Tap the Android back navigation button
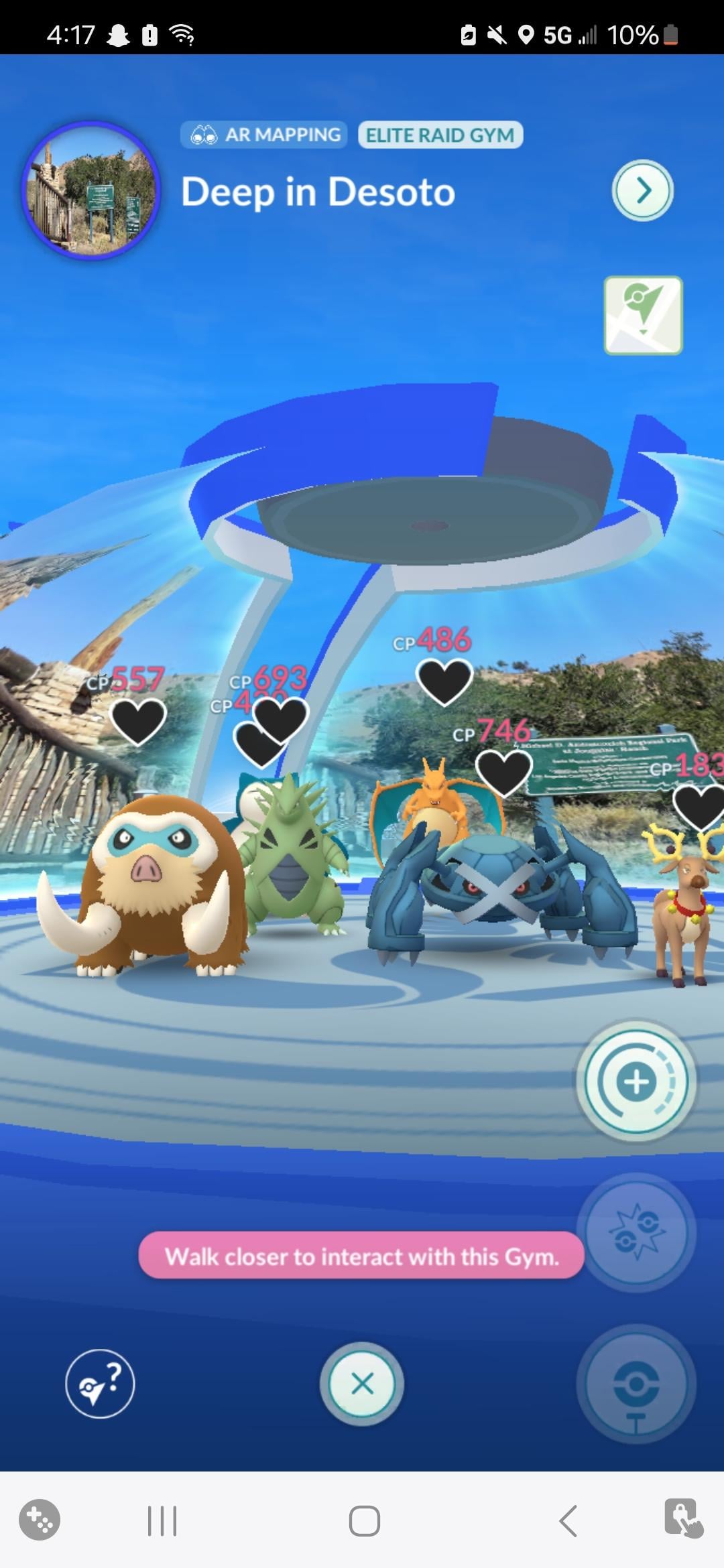Viewport: 724px width, 1568px height. (568, 1520)
